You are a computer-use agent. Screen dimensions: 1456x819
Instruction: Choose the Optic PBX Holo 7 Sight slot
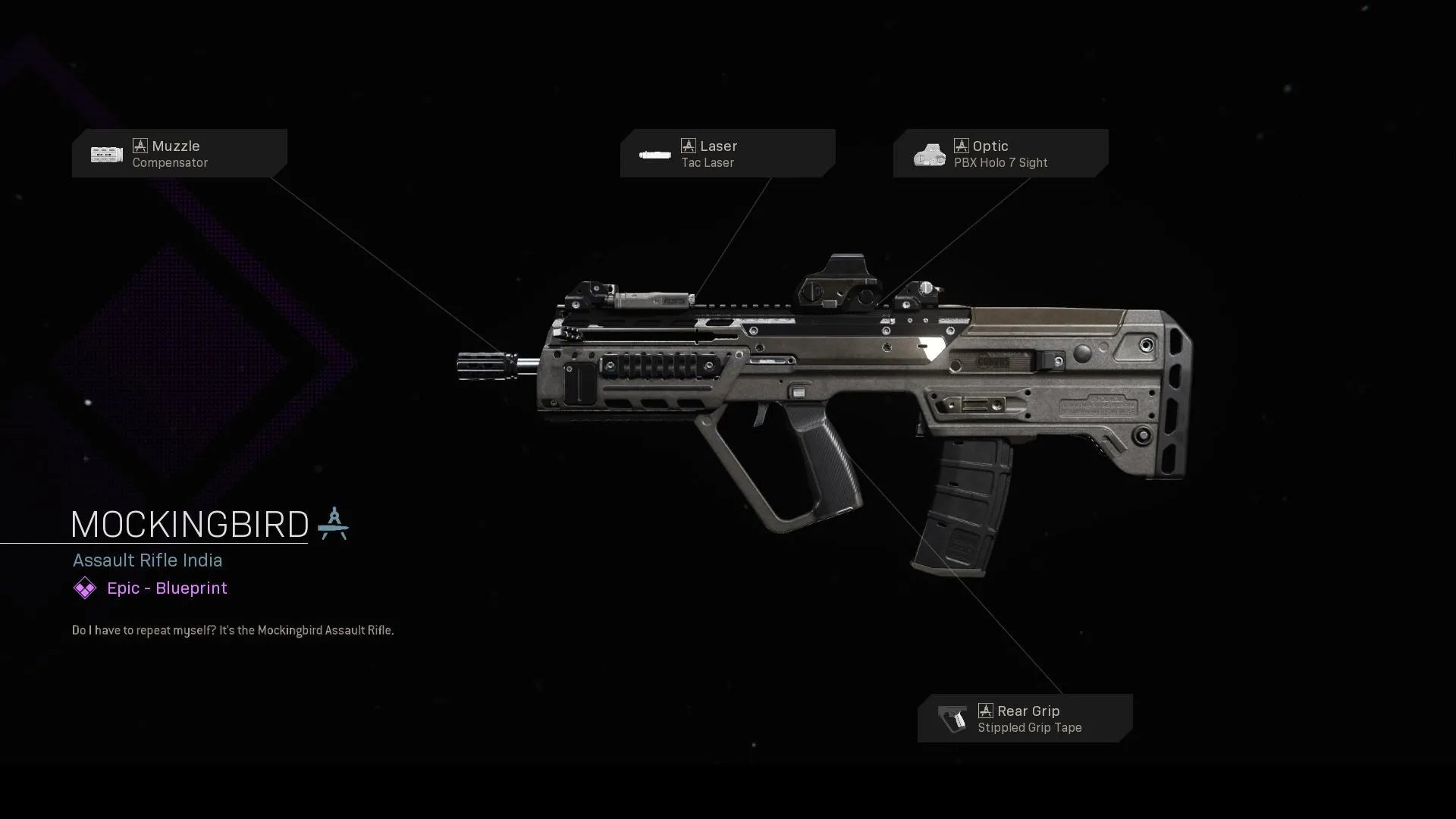[x=1000, y=153]
